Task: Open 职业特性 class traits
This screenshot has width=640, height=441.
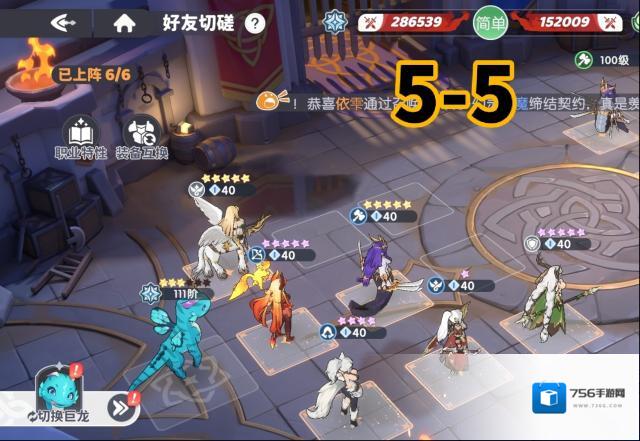Action: pos(80,137)
